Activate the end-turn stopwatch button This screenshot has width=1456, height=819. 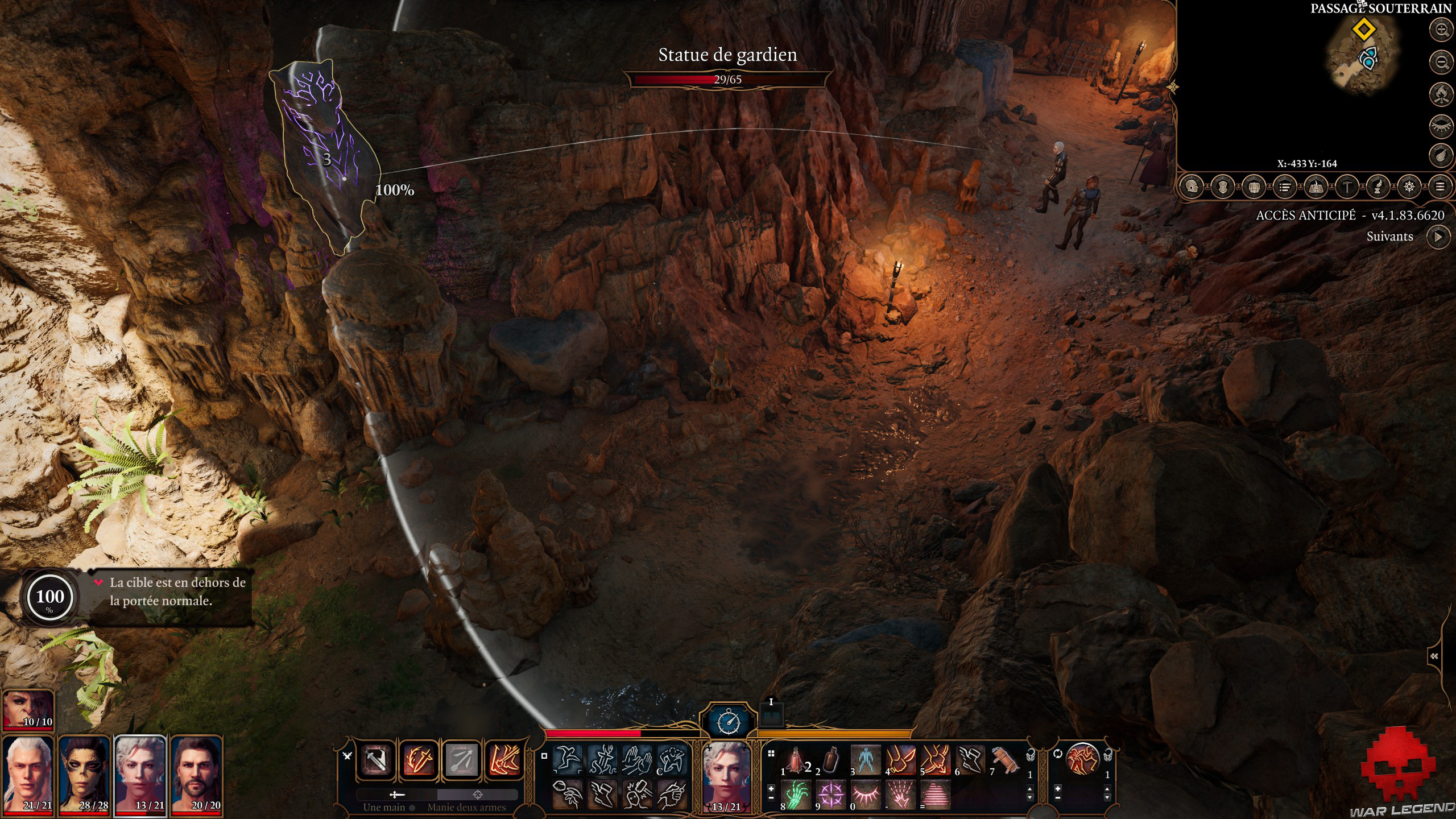[x=729, y=722]
